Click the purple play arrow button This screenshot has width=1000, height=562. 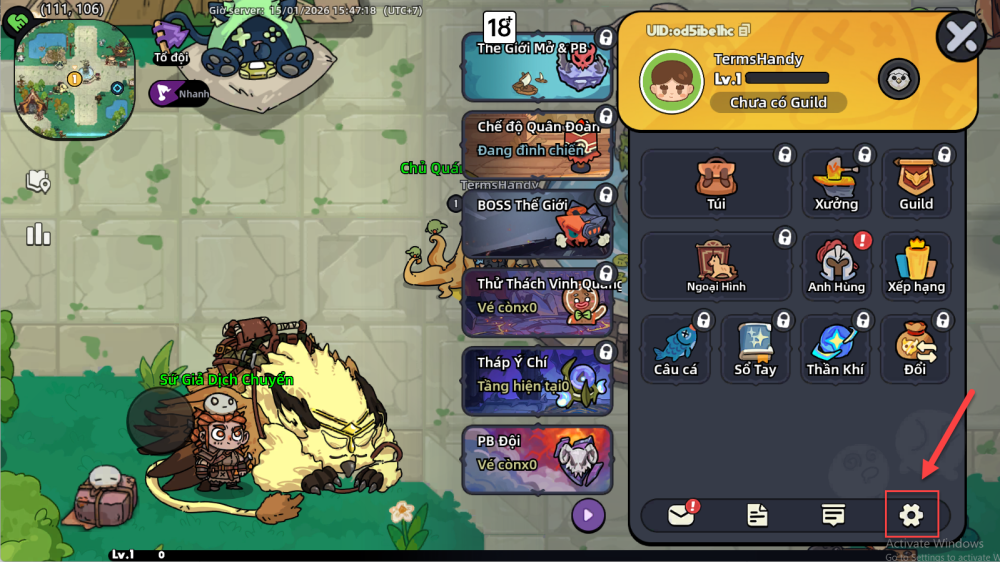tap(588, 515)
